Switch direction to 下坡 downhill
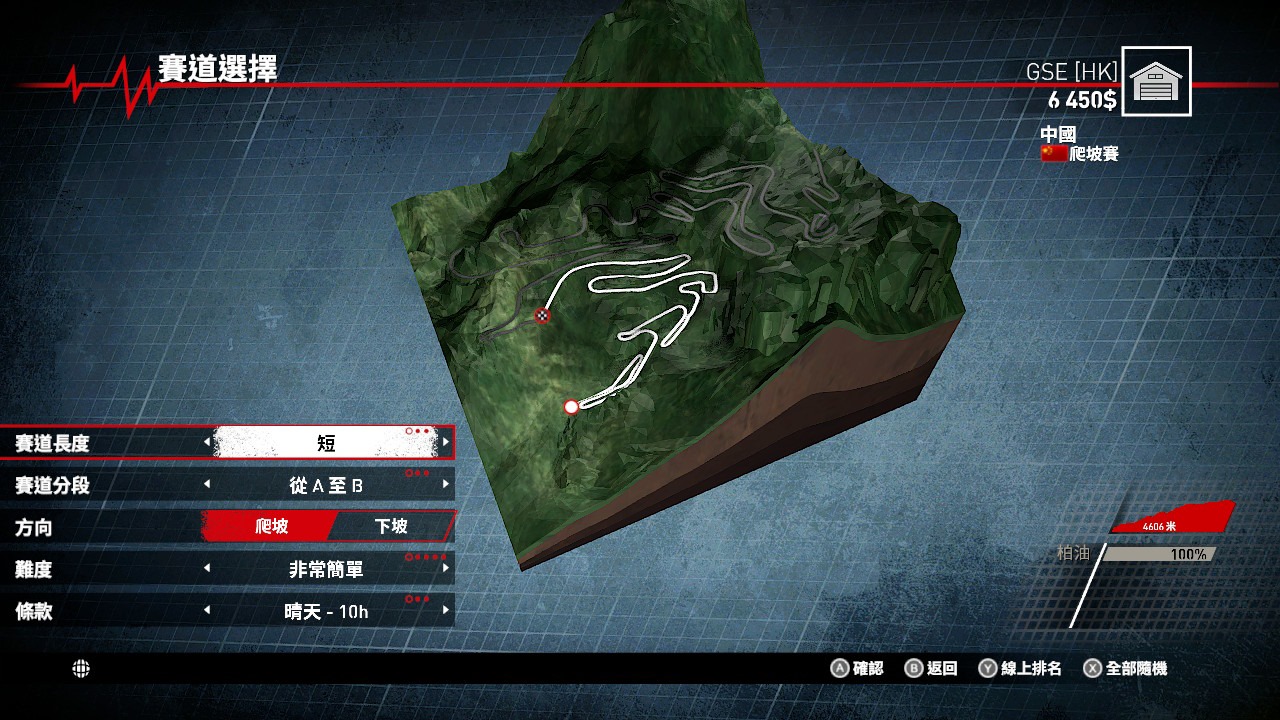The height and width of the screenshot is (720, 1280). click(390, 526)
